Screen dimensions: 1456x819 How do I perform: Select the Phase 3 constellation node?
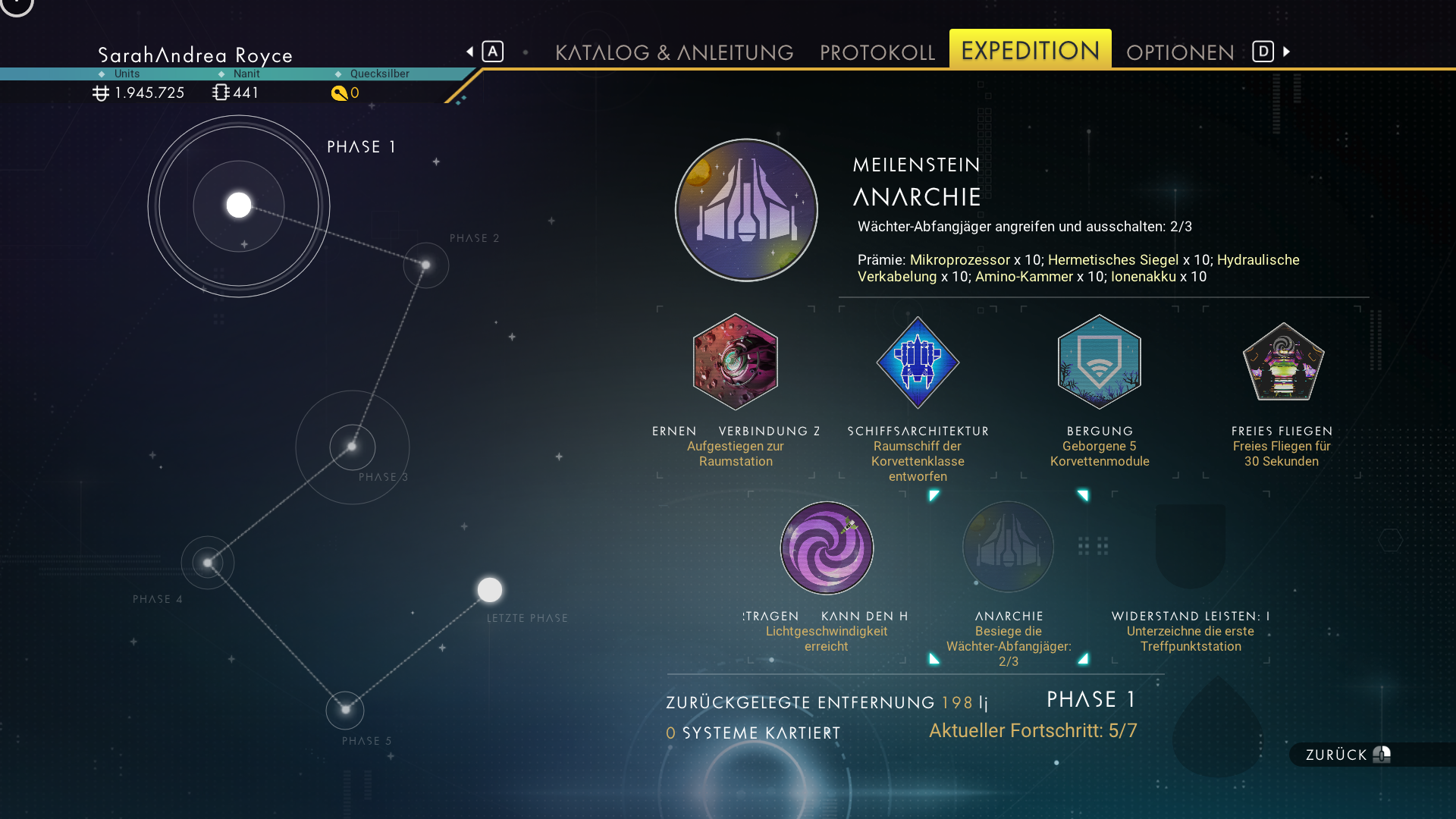tap(352, 447)
